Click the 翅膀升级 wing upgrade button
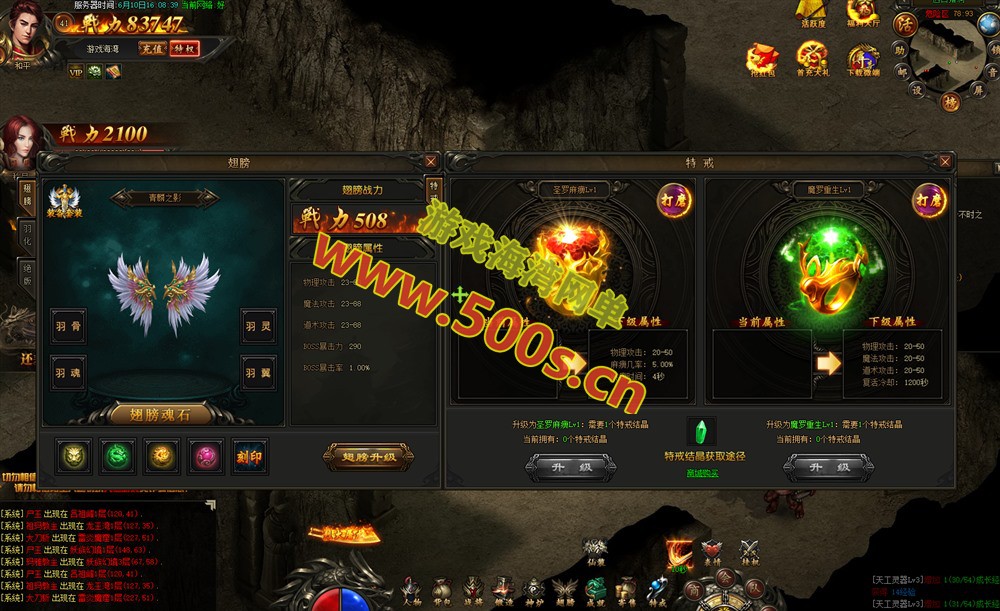 [x=368, y=457]
